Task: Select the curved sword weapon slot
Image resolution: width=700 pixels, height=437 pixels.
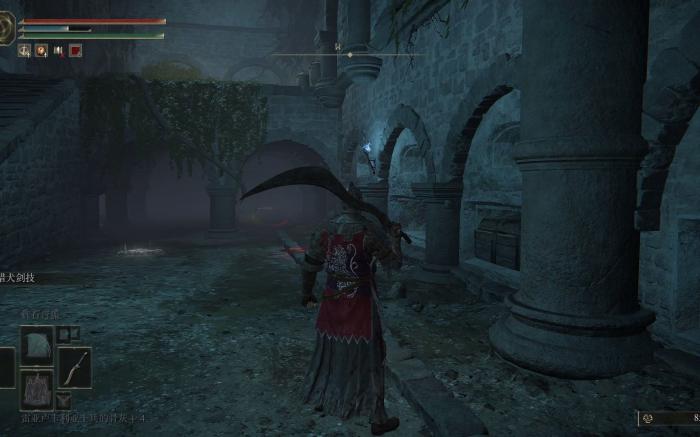Action: (x=73, y=367)
